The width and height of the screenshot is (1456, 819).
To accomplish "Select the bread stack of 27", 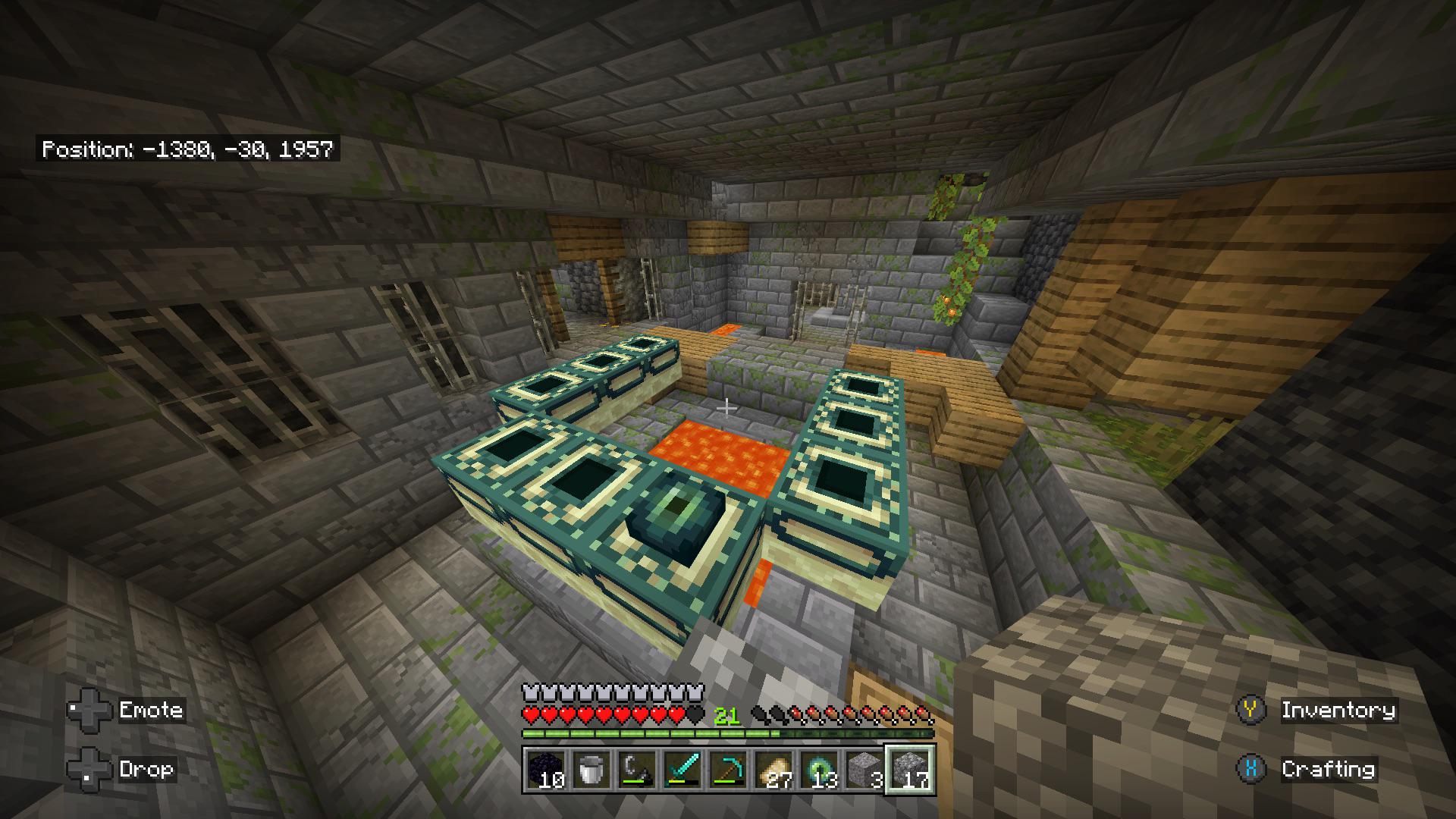I will 773,770.
